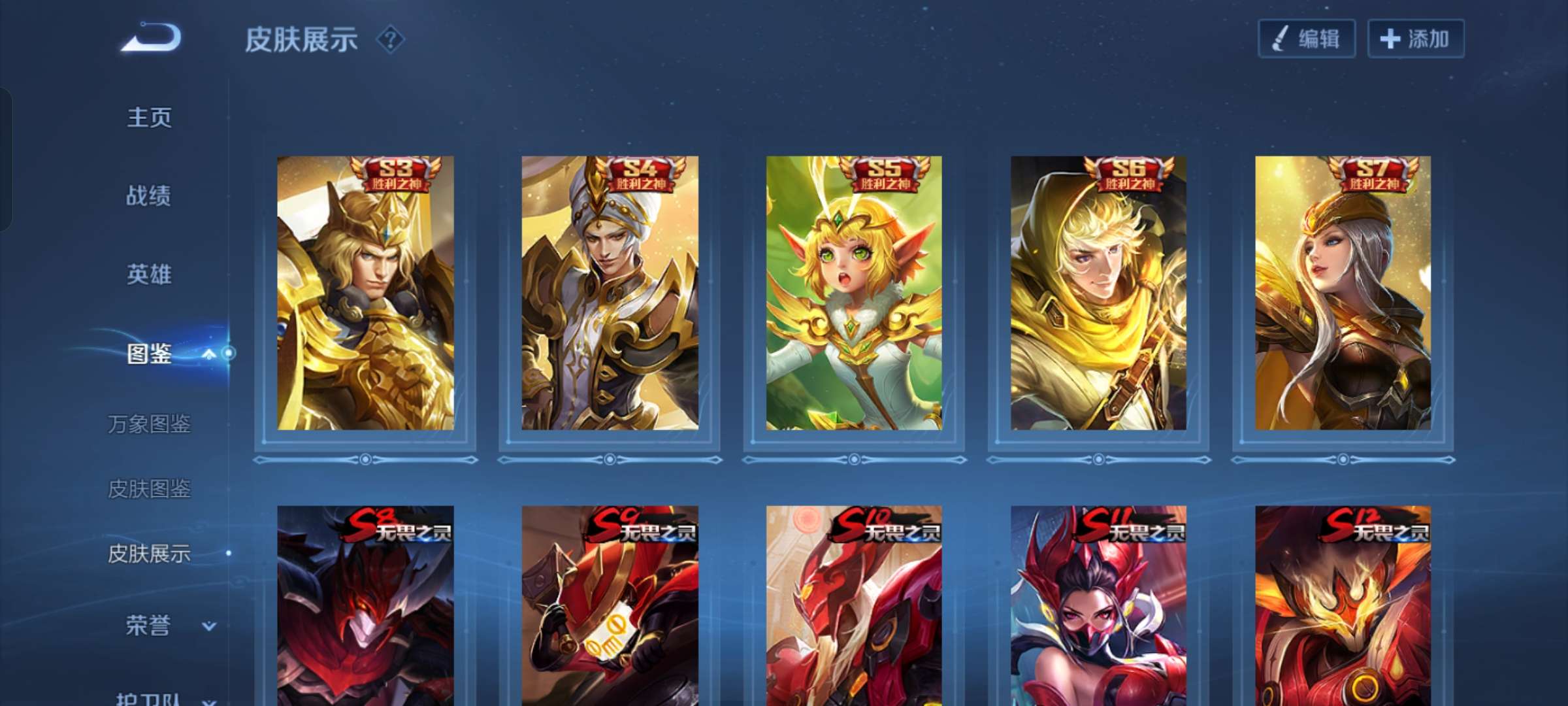View the S3 胜利之神 skin card
The width and height of the screenshot is (1568, 706).
[365, 293]
